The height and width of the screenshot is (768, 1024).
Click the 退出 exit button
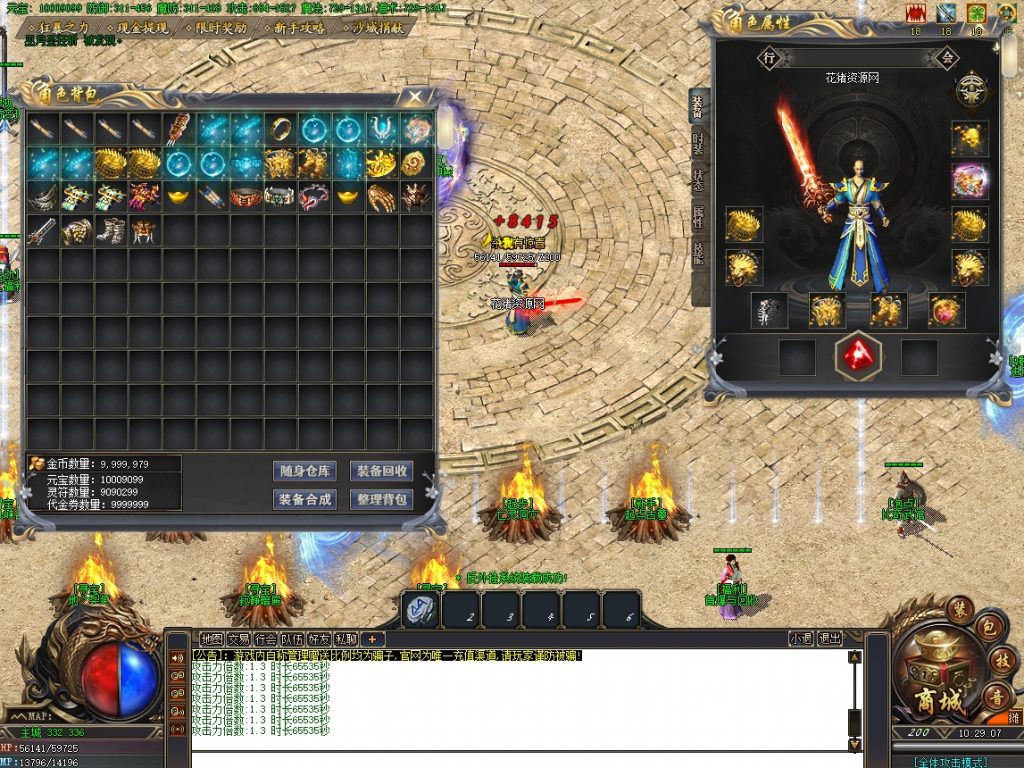tap(830, 639)
